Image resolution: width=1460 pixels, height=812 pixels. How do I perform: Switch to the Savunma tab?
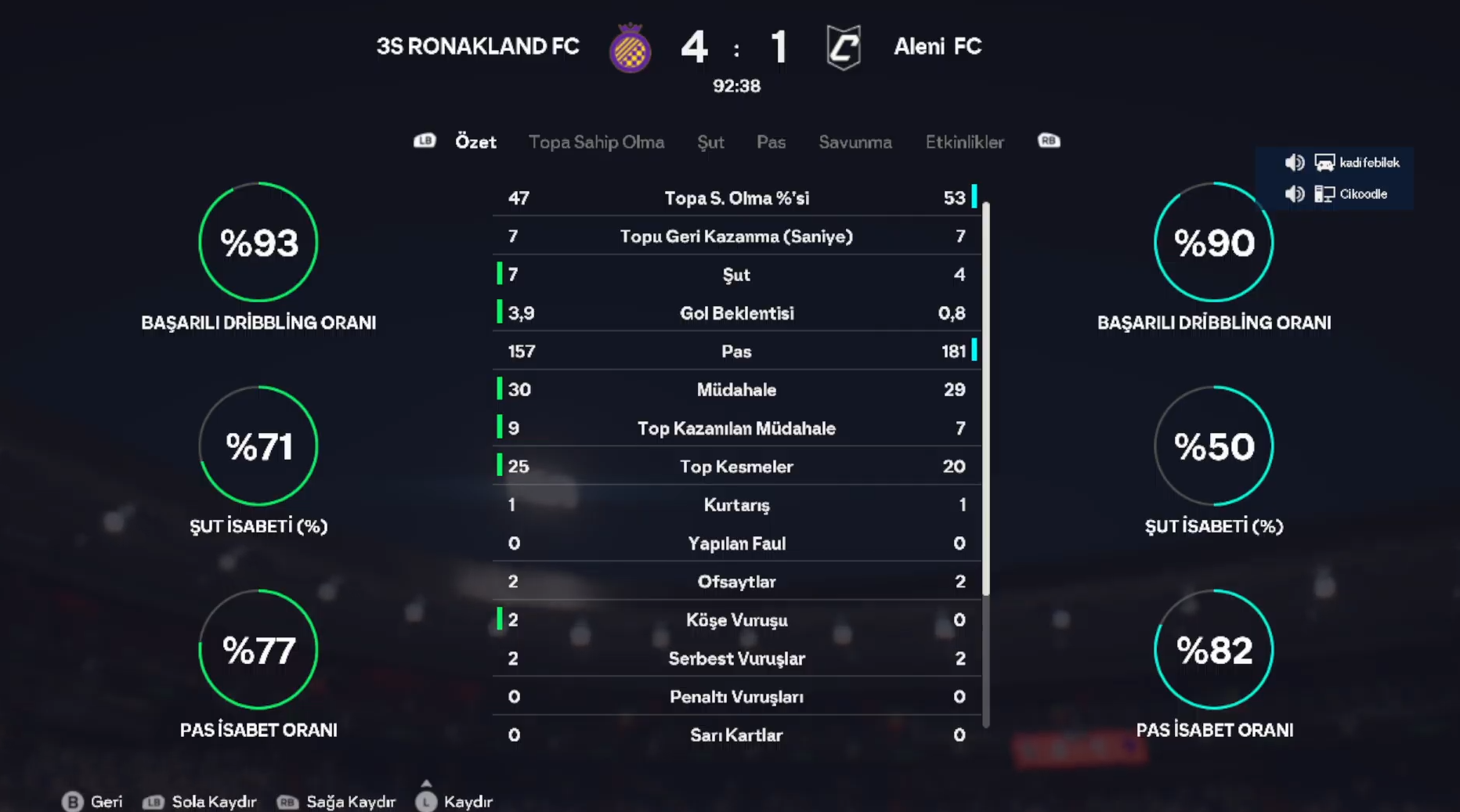pos(855,142)
